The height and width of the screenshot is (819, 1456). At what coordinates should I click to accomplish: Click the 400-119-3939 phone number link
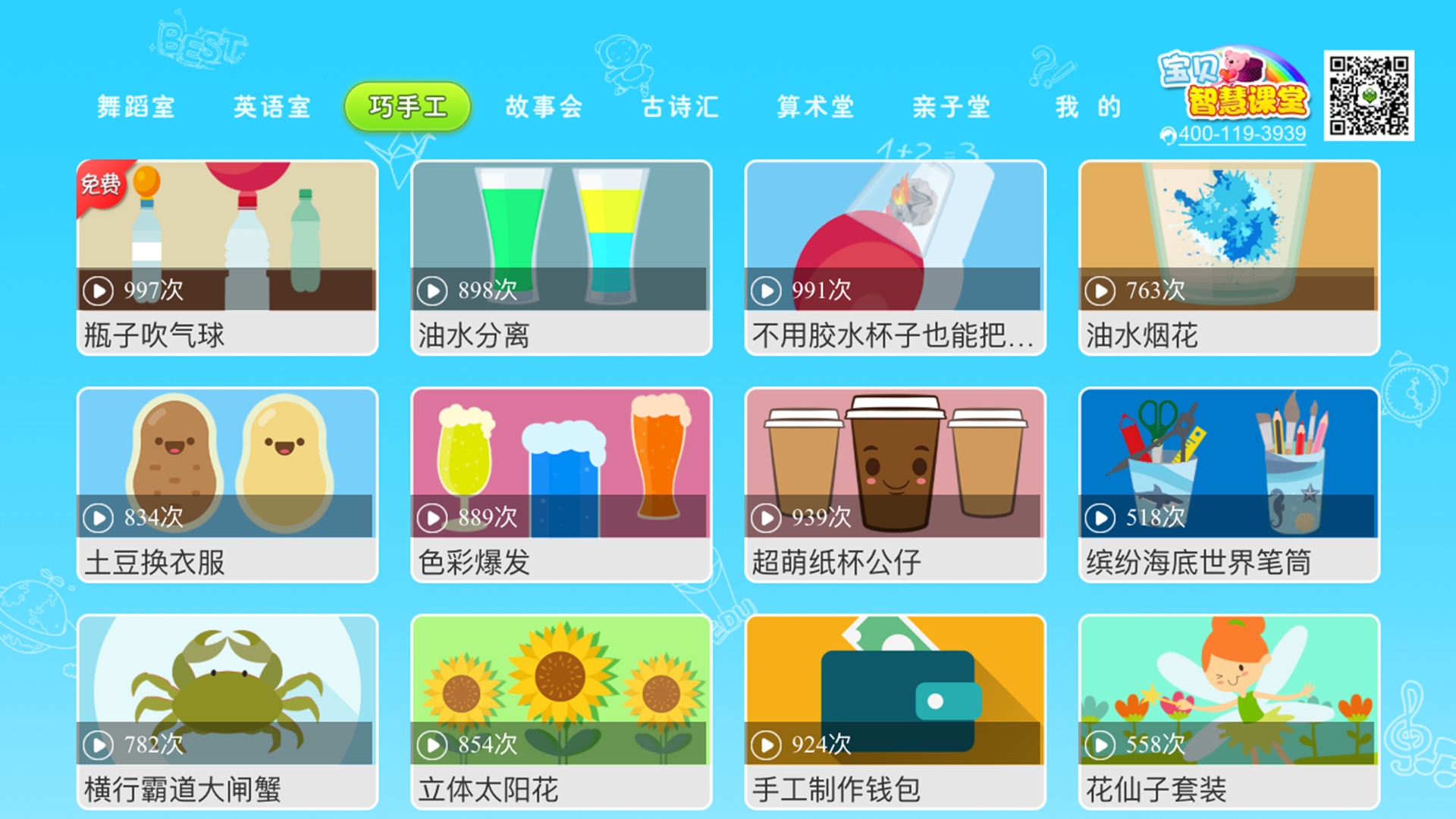click(x=1242, y=135)
